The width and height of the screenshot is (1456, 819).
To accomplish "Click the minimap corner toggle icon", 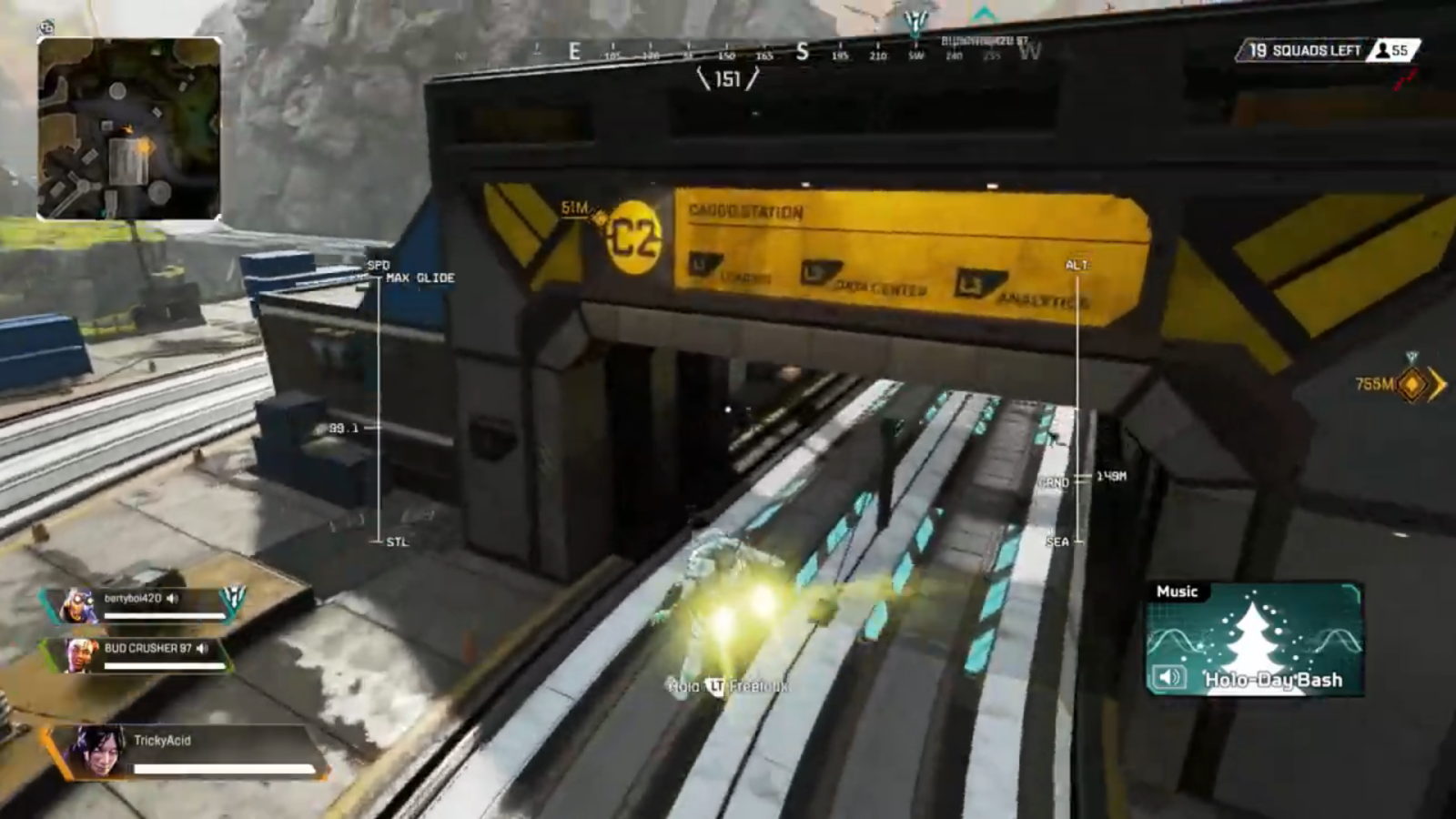I will pyautogui.click(x=46, y=26).
